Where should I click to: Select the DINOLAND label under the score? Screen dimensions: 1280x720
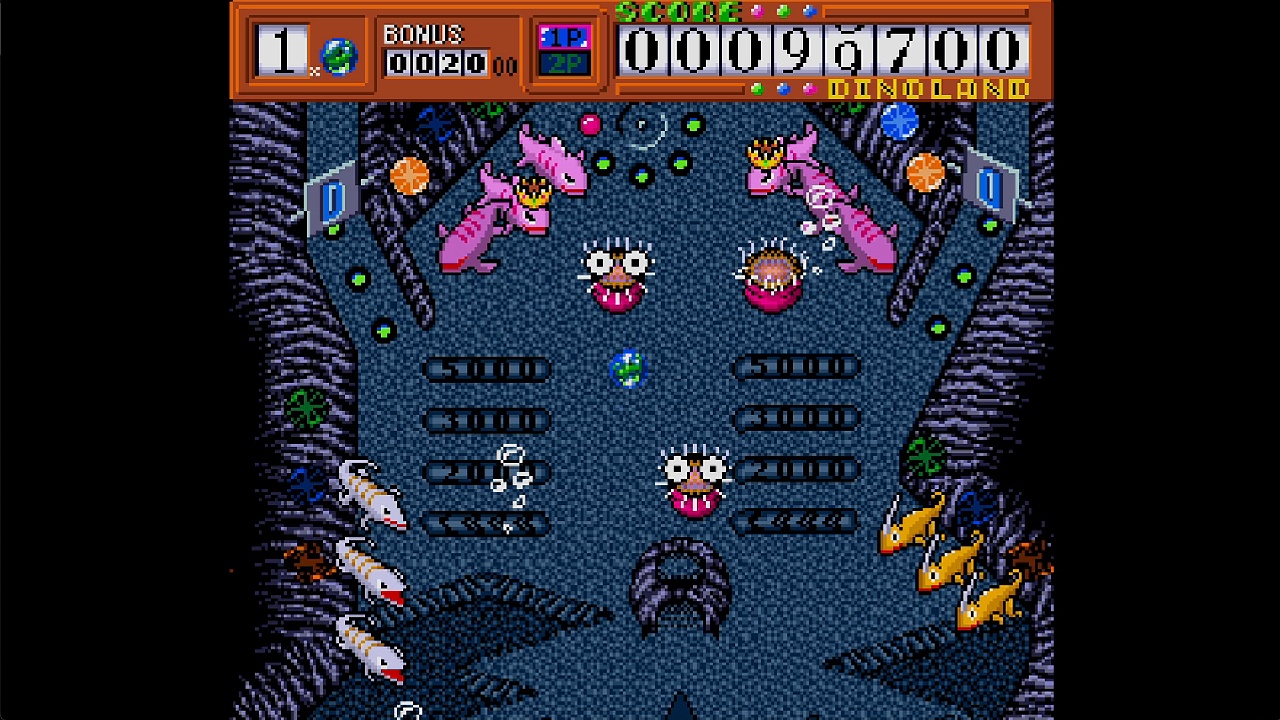[x=925, y=86]
